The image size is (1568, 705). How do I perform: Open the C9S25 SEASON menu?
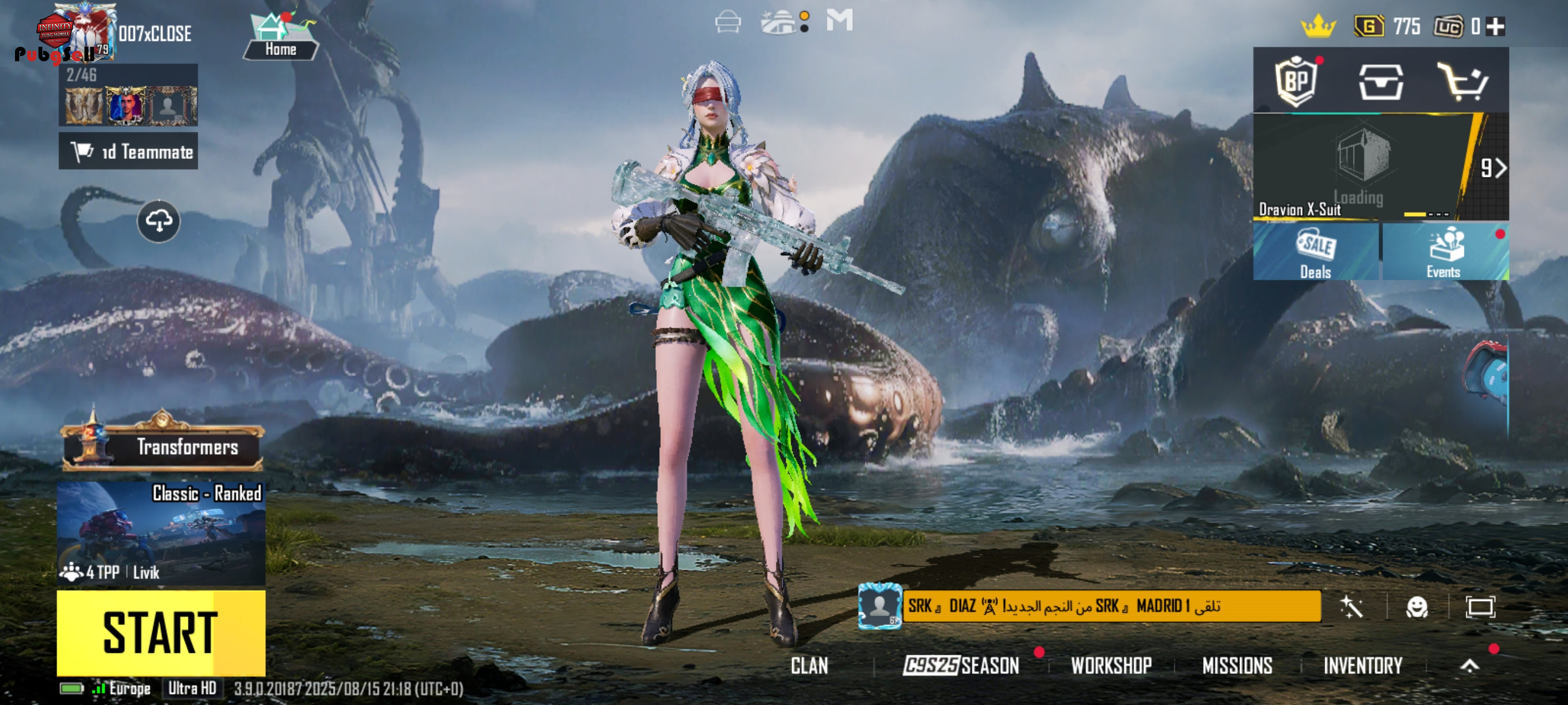[961, 666]
